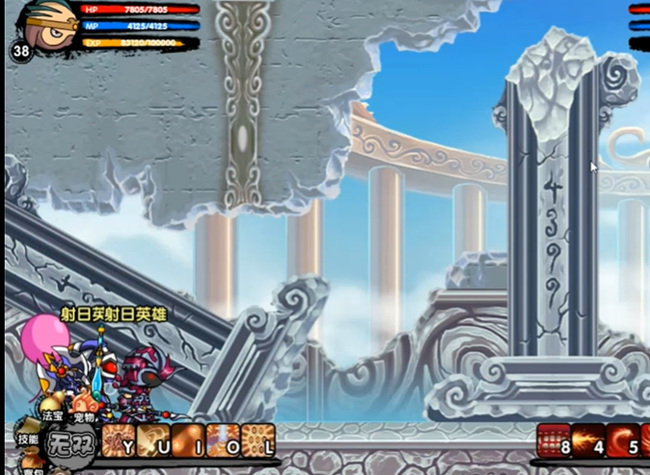Viewport: 650px width, 475px height.
Task: Use the skill bound to O
Action: (x=223, y=440)
